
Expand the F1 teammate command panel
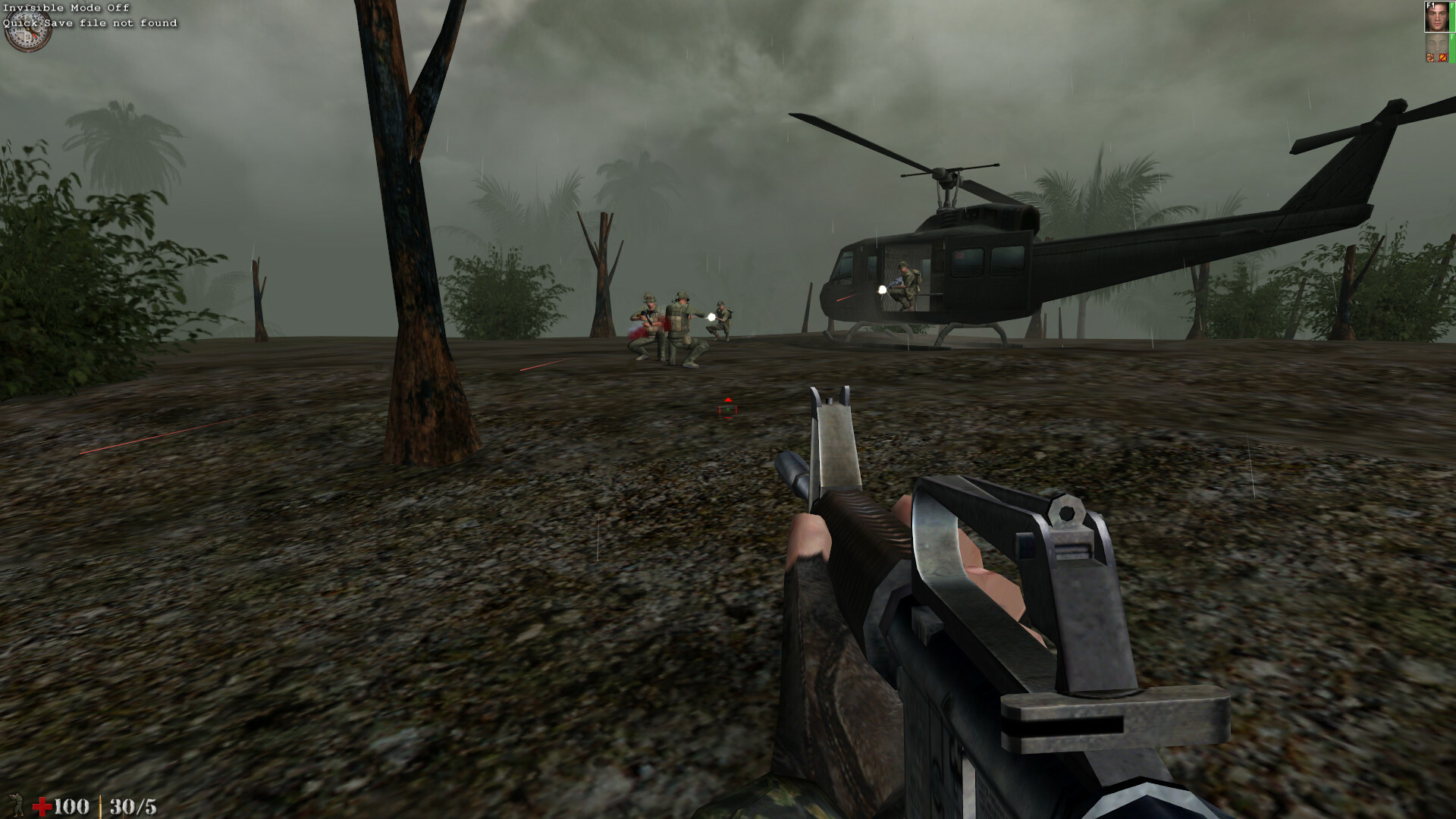click(x=1437, y=17)
